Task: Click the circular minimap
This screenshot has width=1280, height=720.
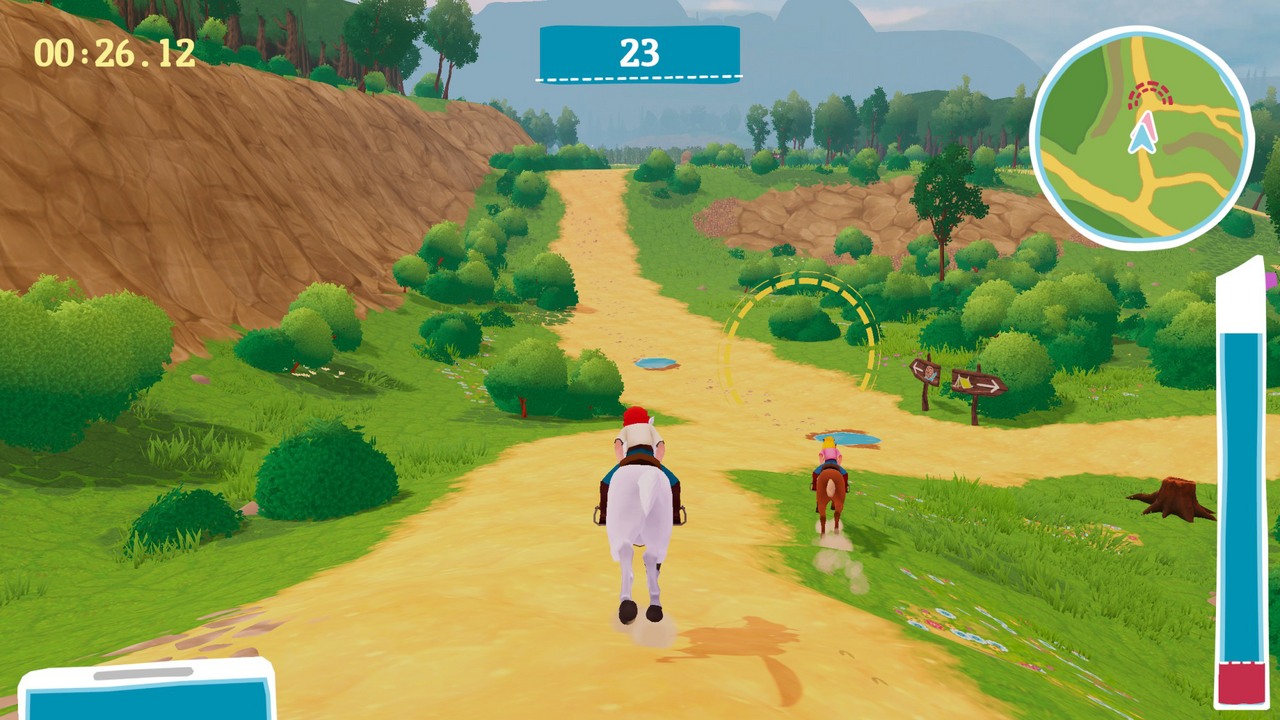Action: [x=1141, y=135]
